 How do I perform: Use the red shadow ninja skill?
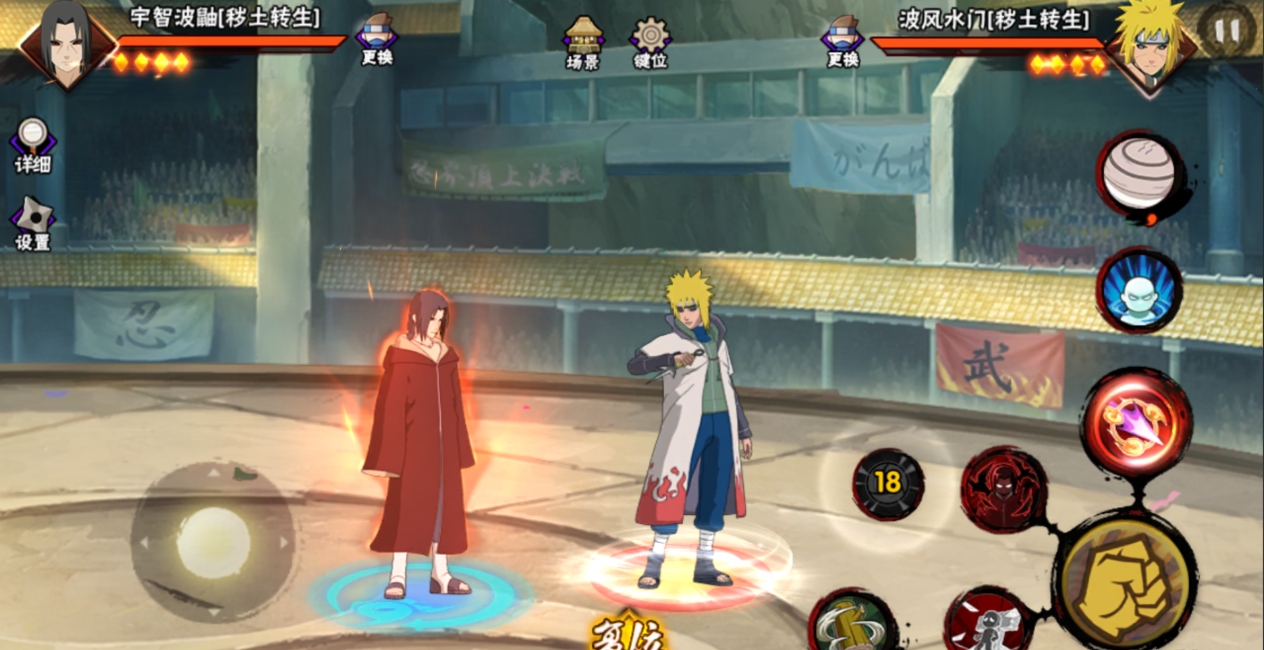(x=1003, y=489)
